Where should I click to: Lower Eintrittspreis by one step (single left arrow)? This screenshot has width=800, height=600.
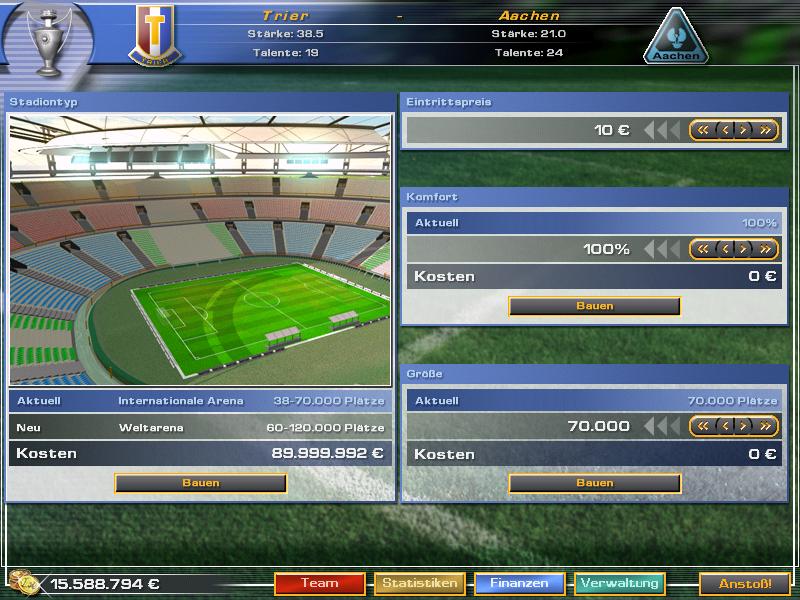[x=724, y=130]
